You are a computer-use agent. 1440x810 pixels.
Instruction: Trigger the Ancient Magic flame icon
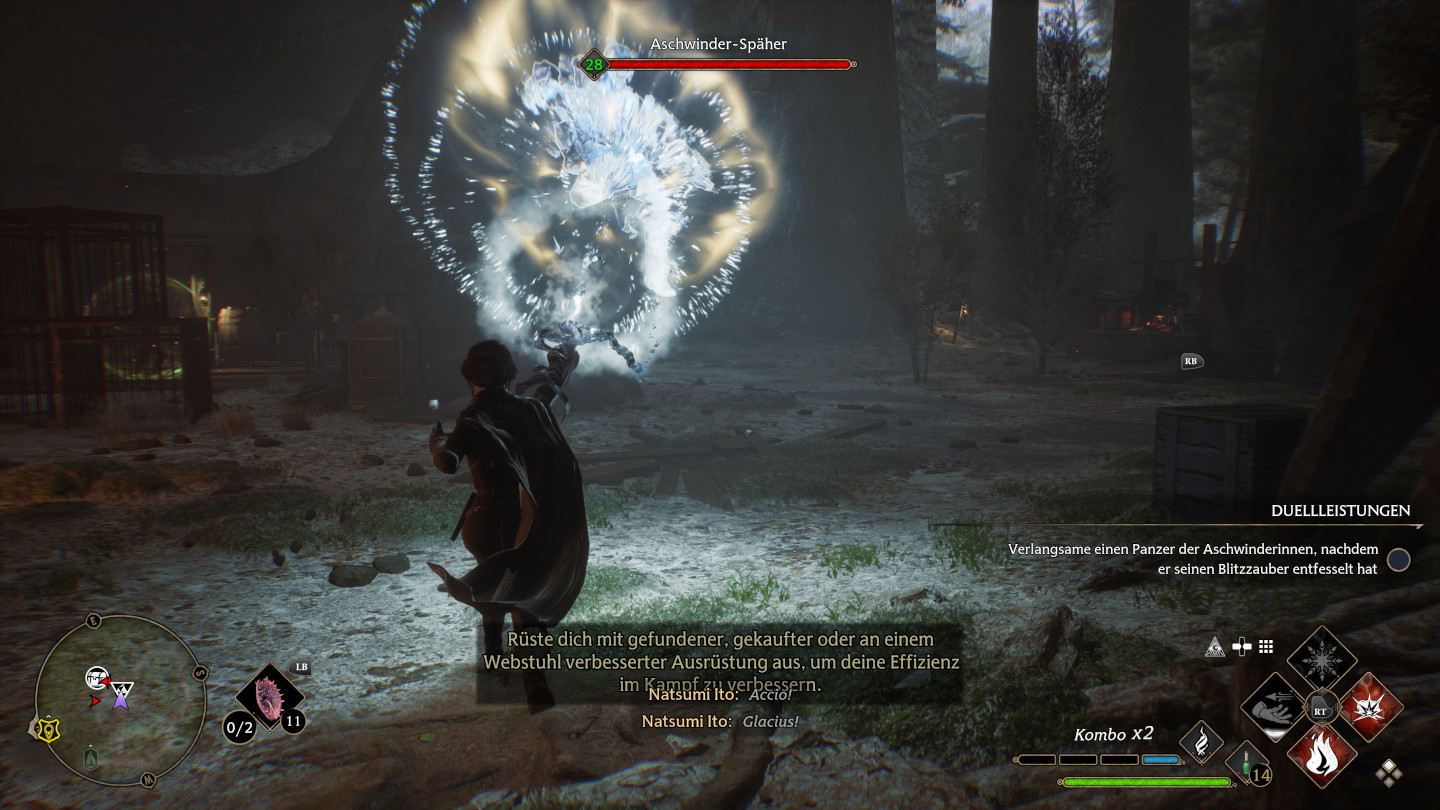coord(1201,743)
